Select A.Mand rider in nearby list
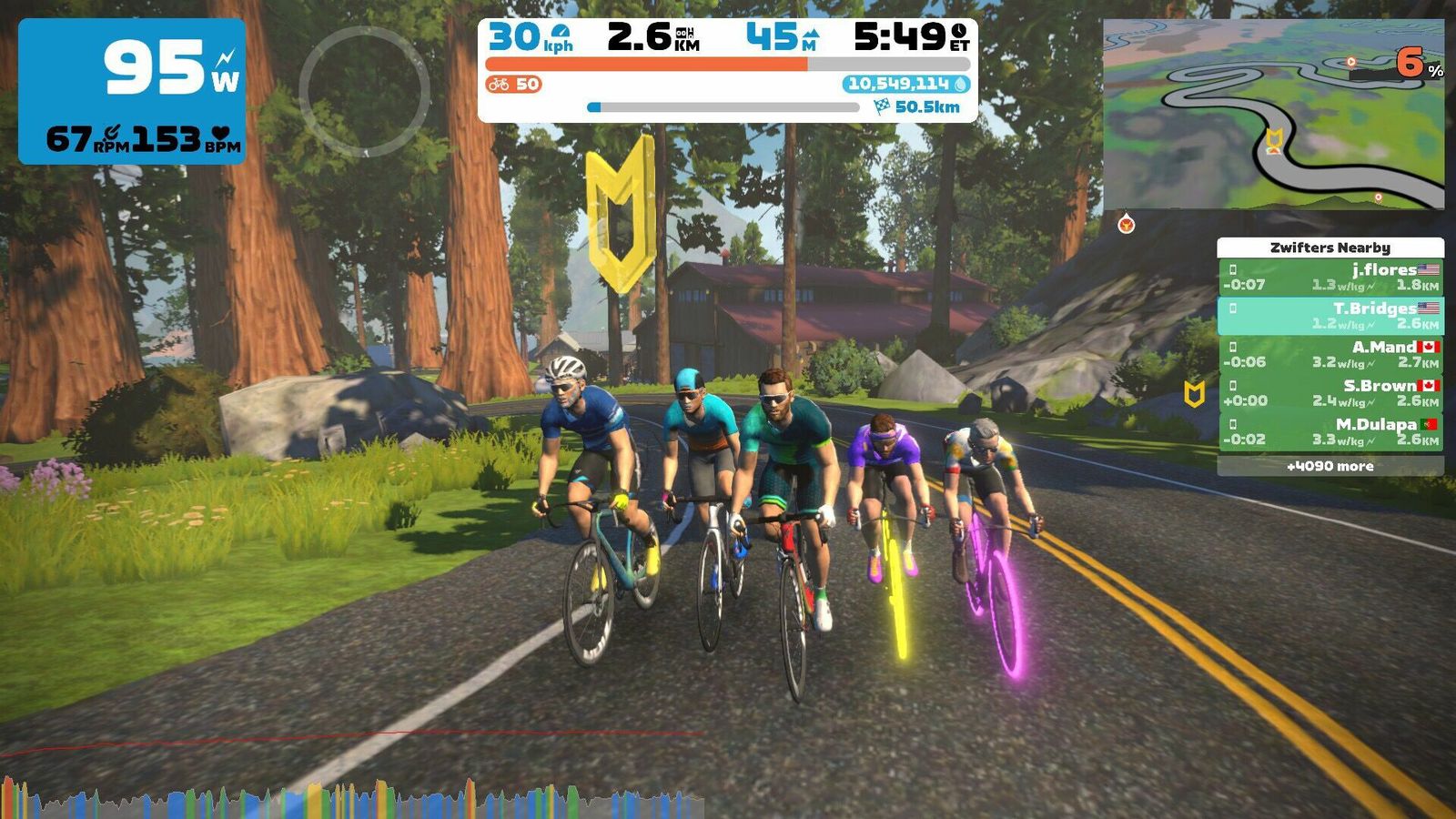The width and height of the screenshot is (1456, 819). (1330, 354)
